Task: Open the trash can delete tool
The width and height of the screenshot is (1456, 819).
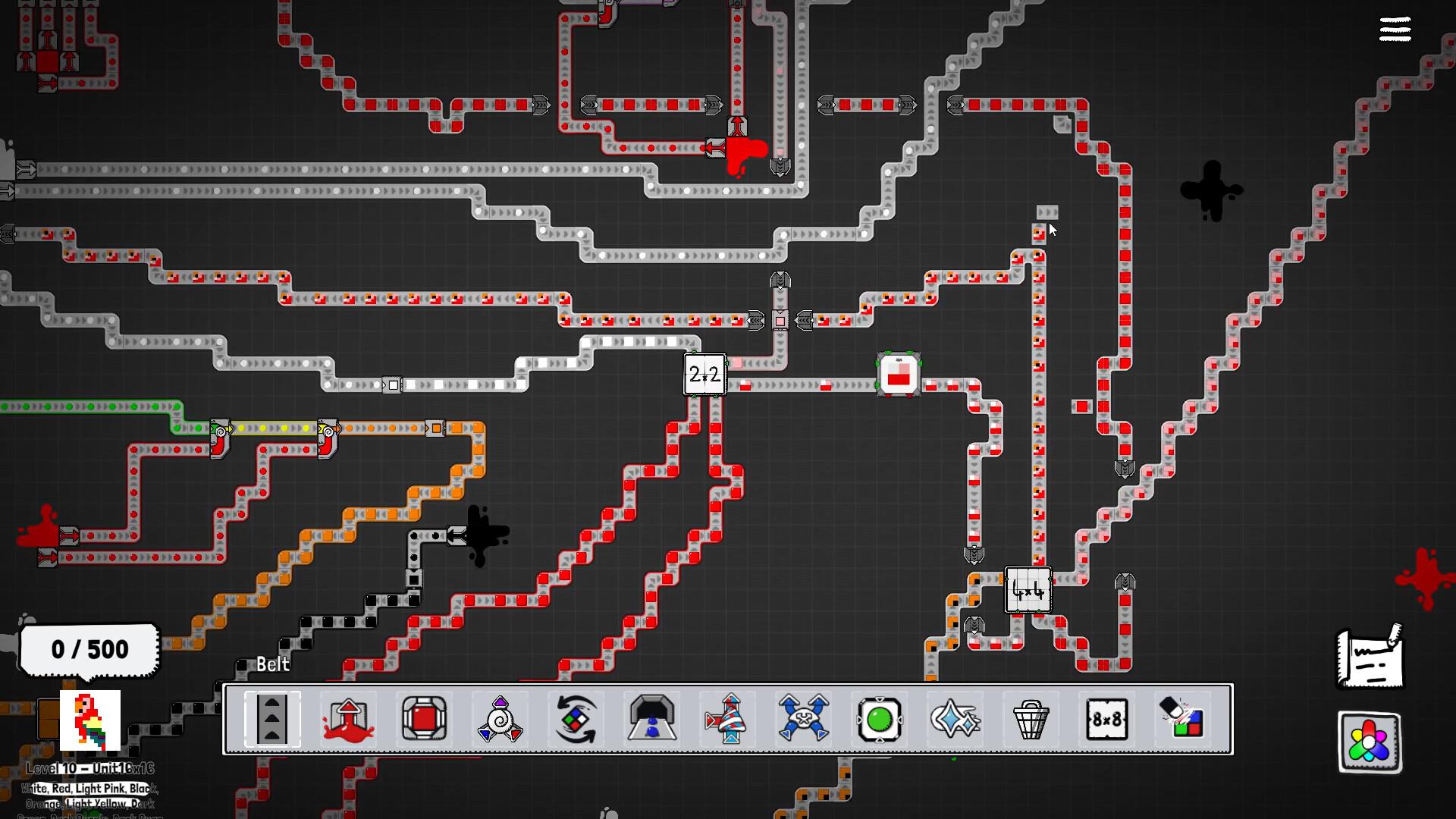Action: click(1031, 720)
